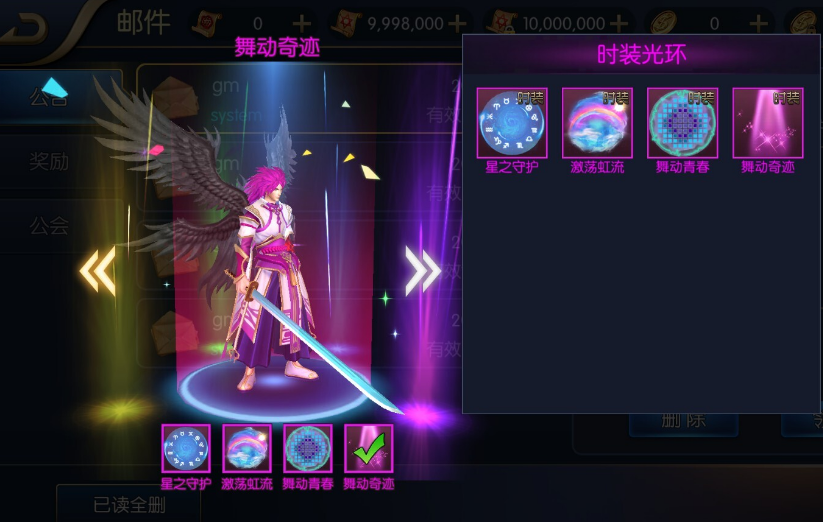Click the checked 舞动奇迹 icon below the character

(x=369, y=448)
